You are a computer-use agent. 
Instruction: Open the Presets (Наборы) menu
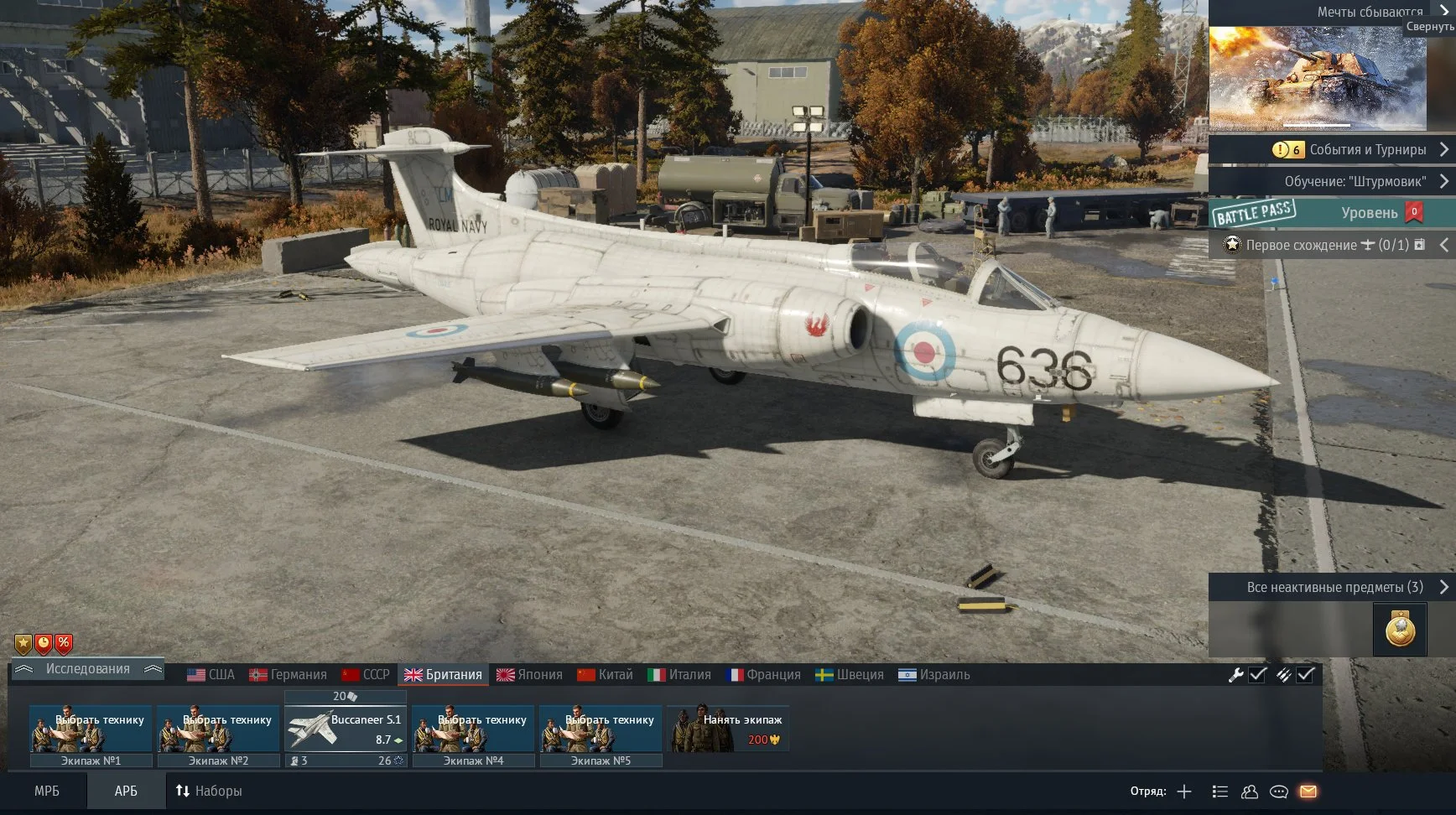[209, 791]
